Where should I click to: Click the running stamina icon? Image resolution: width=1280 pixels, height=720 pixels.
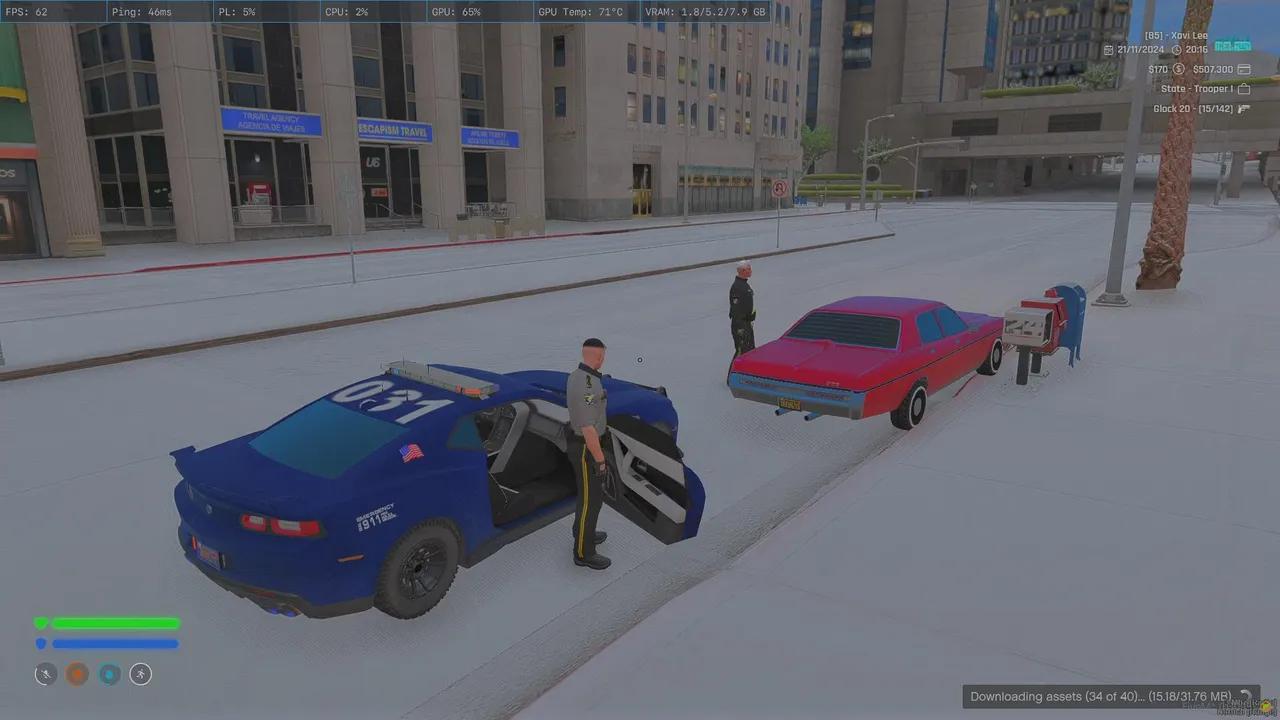pos(140,674)
